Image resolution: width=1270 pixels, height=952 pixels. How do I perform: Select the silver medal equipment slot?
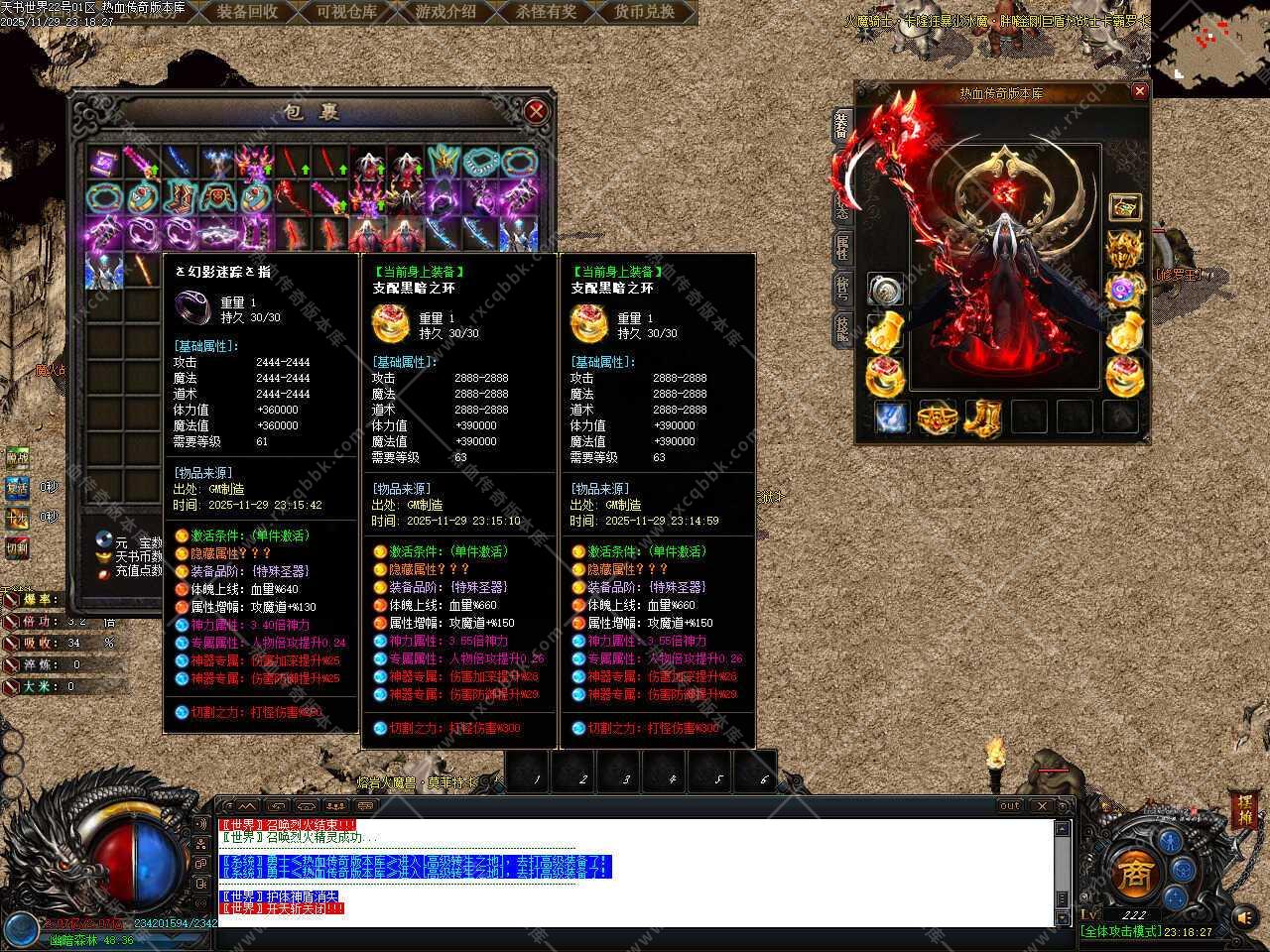click(883, 291)
